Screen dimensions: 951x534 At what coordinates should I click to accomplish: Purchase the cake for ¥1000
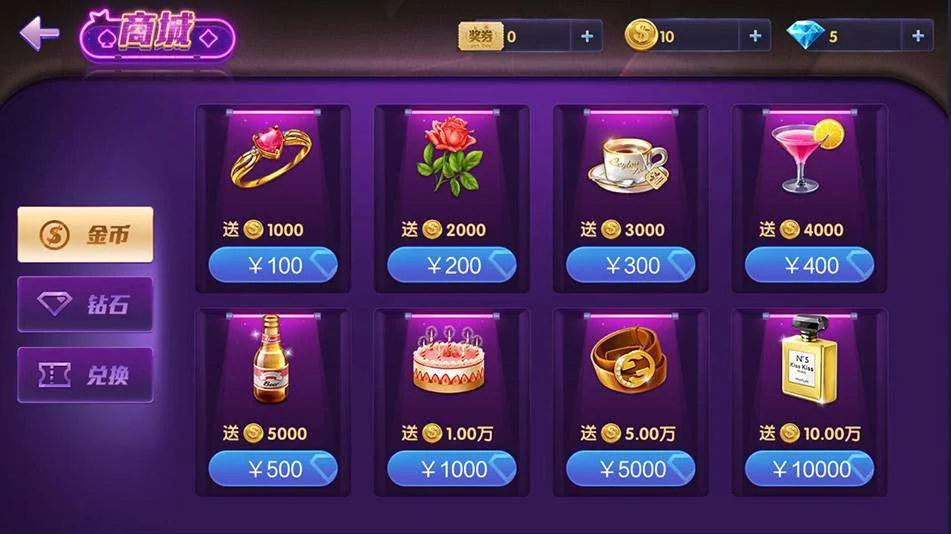coord(451,469)
